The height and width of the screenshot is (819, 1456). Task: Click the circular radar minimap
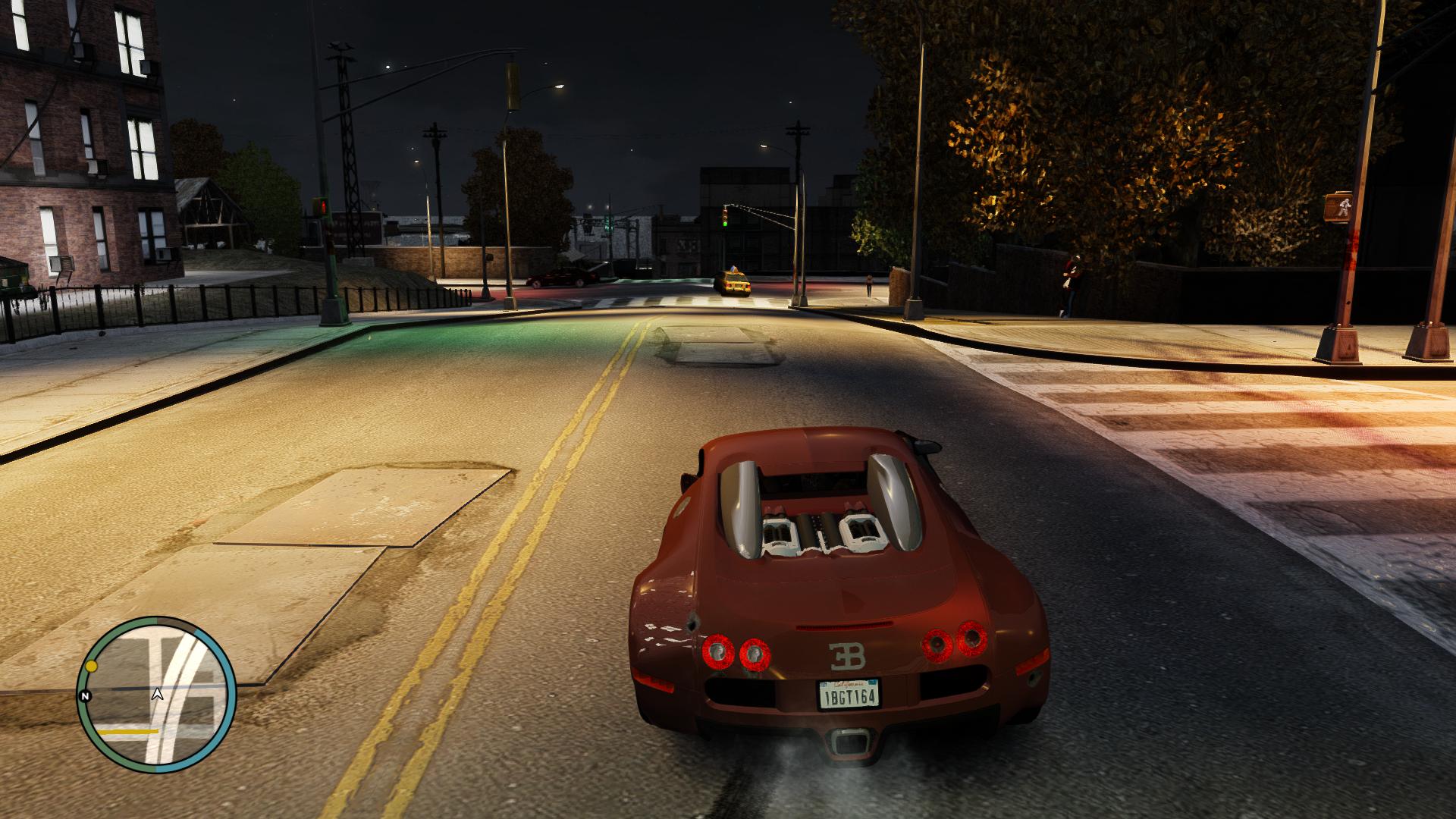click(x=157, y=694)
